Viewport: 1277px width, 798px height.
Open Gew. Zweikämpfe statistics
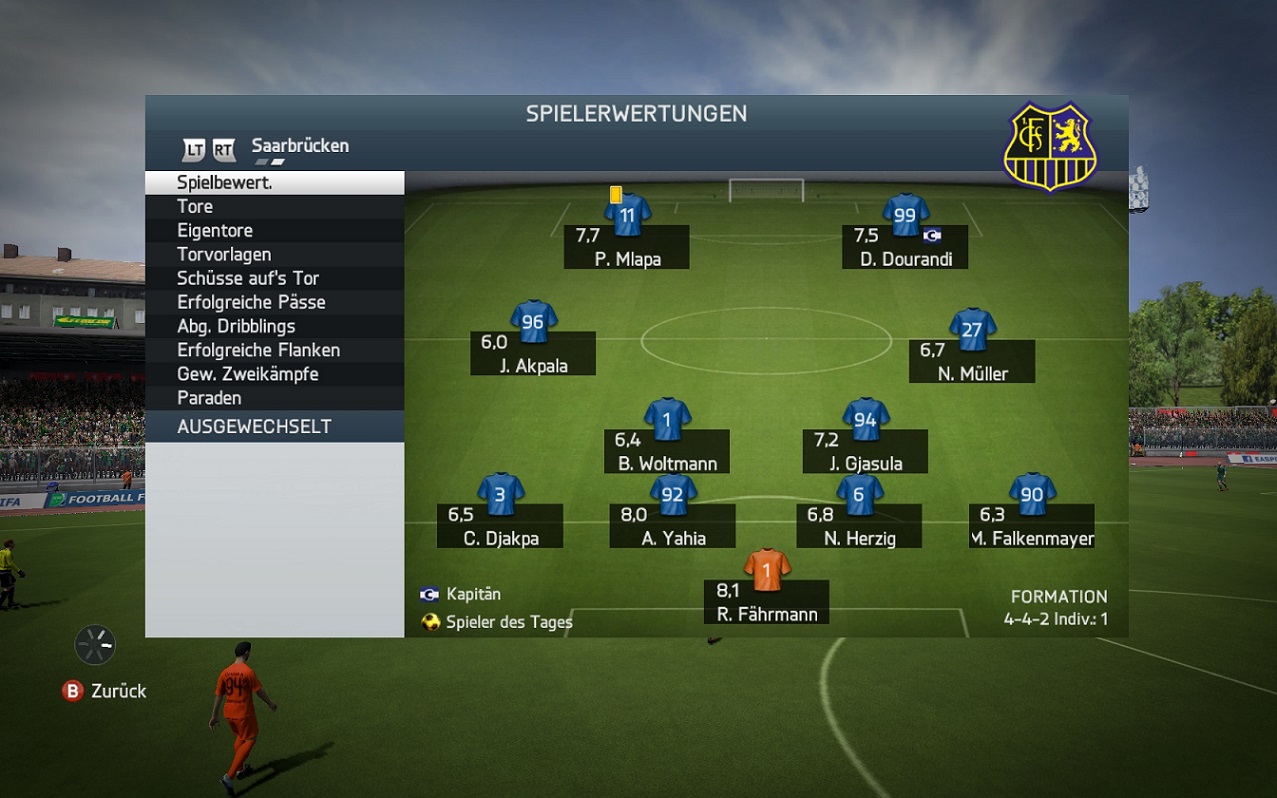click(274, 375)
